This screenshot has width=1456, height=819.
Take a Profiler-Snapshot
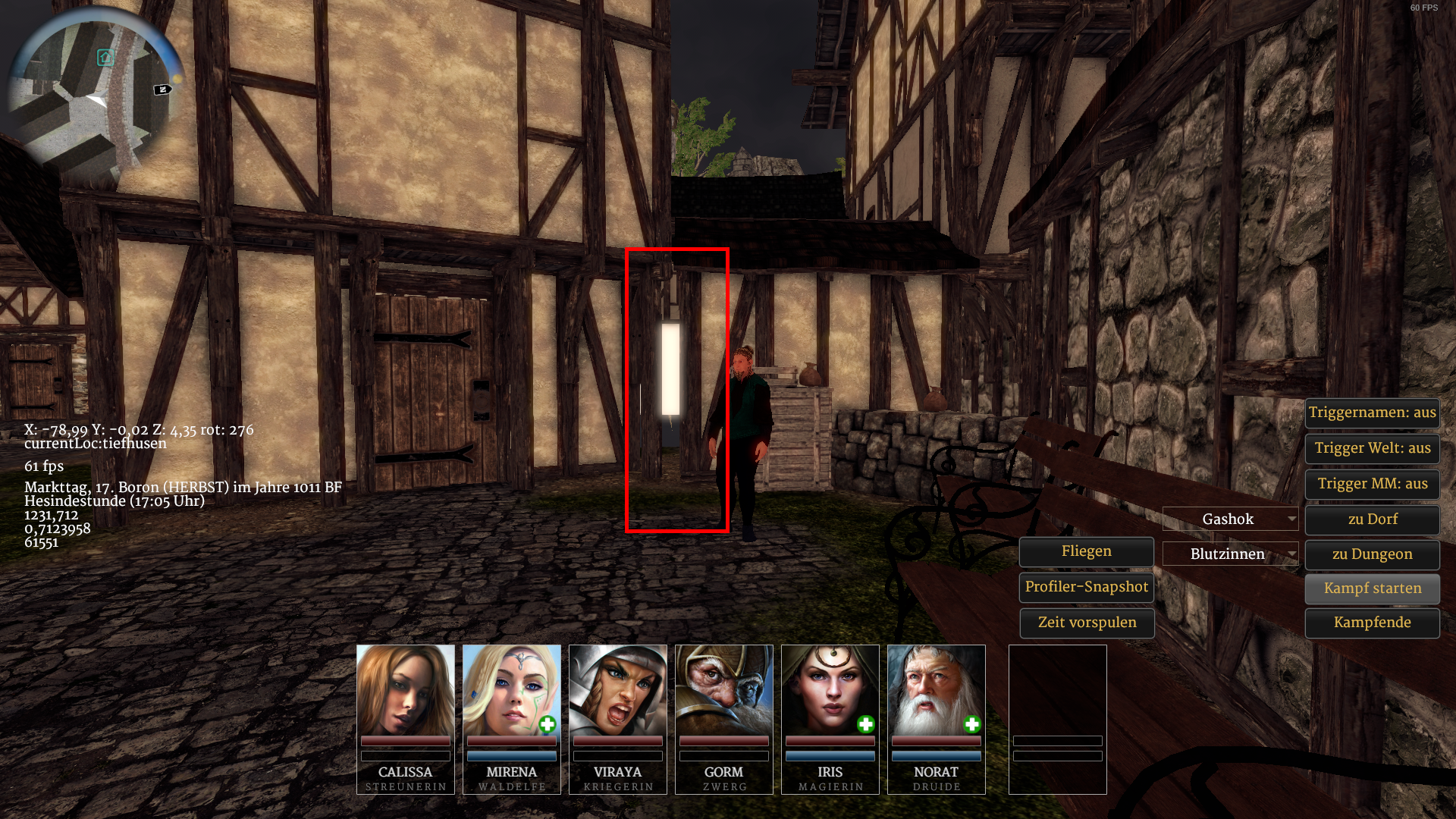tap(1086, 587)
